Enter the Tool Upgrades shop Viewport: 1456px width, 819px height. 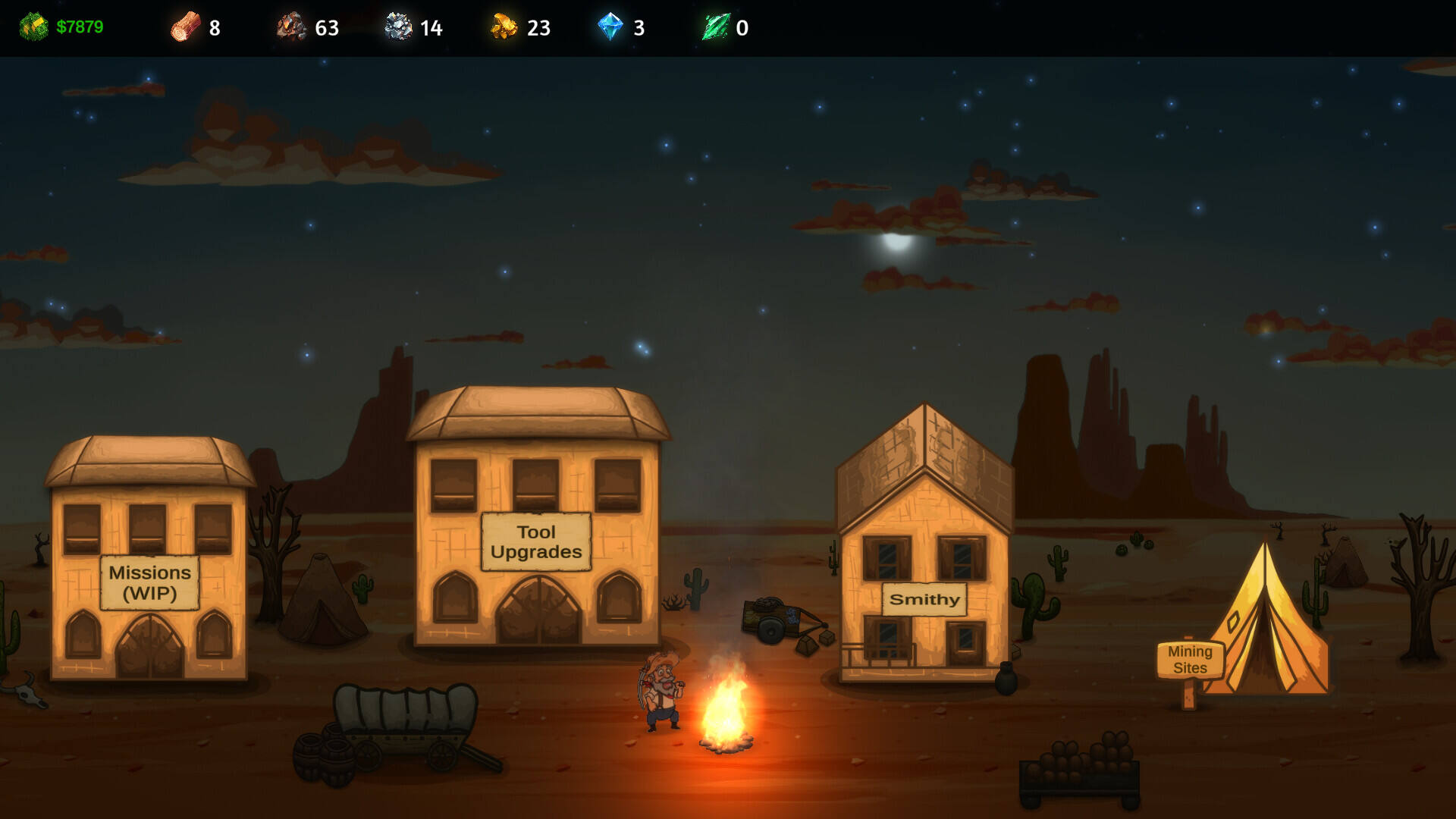(536, 541)
